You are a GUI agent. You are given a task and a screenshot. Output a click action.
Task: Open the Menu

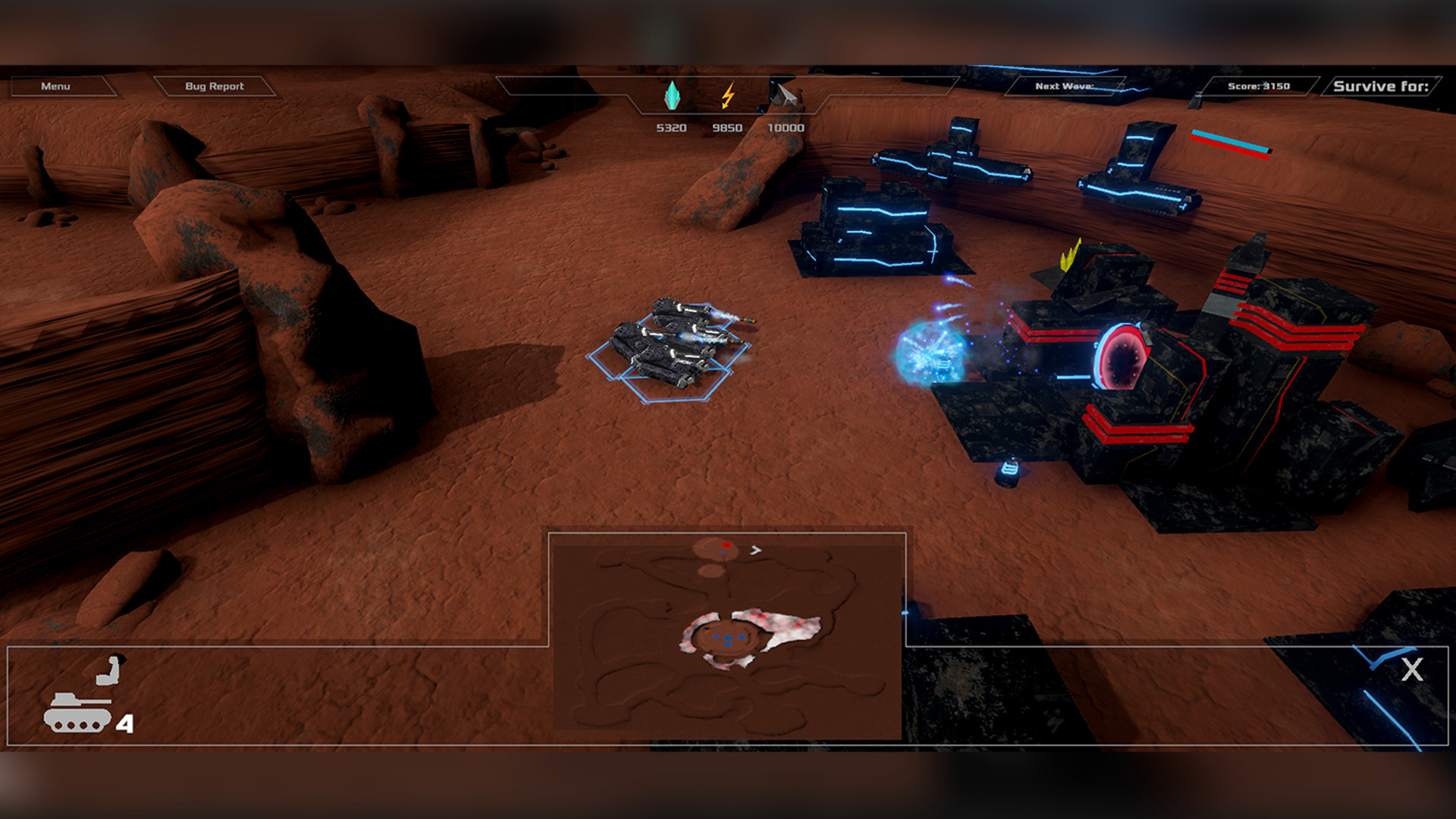pos(56,86)
